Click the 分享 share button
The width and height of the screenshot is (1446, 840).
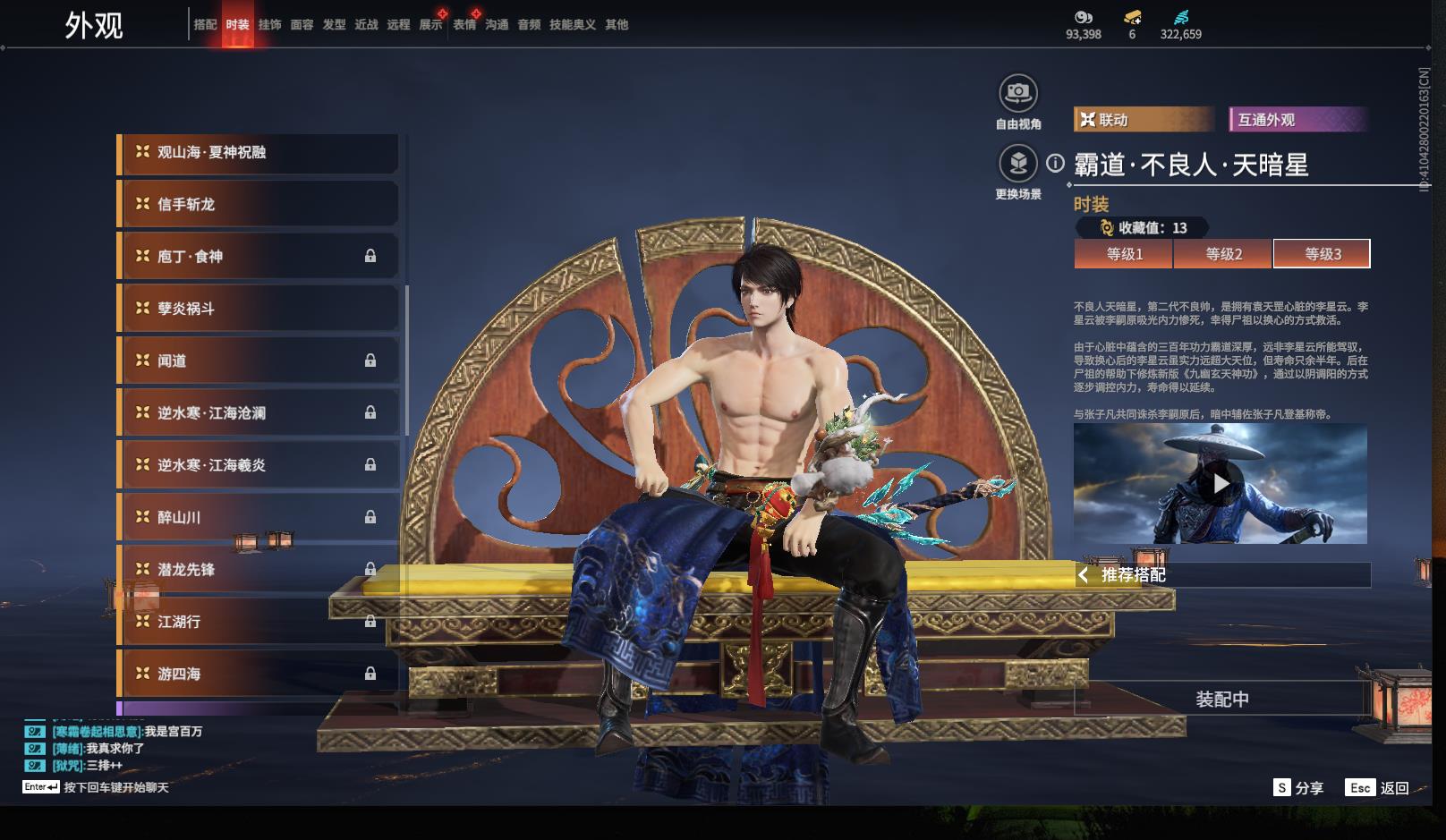pos(1298,788)
